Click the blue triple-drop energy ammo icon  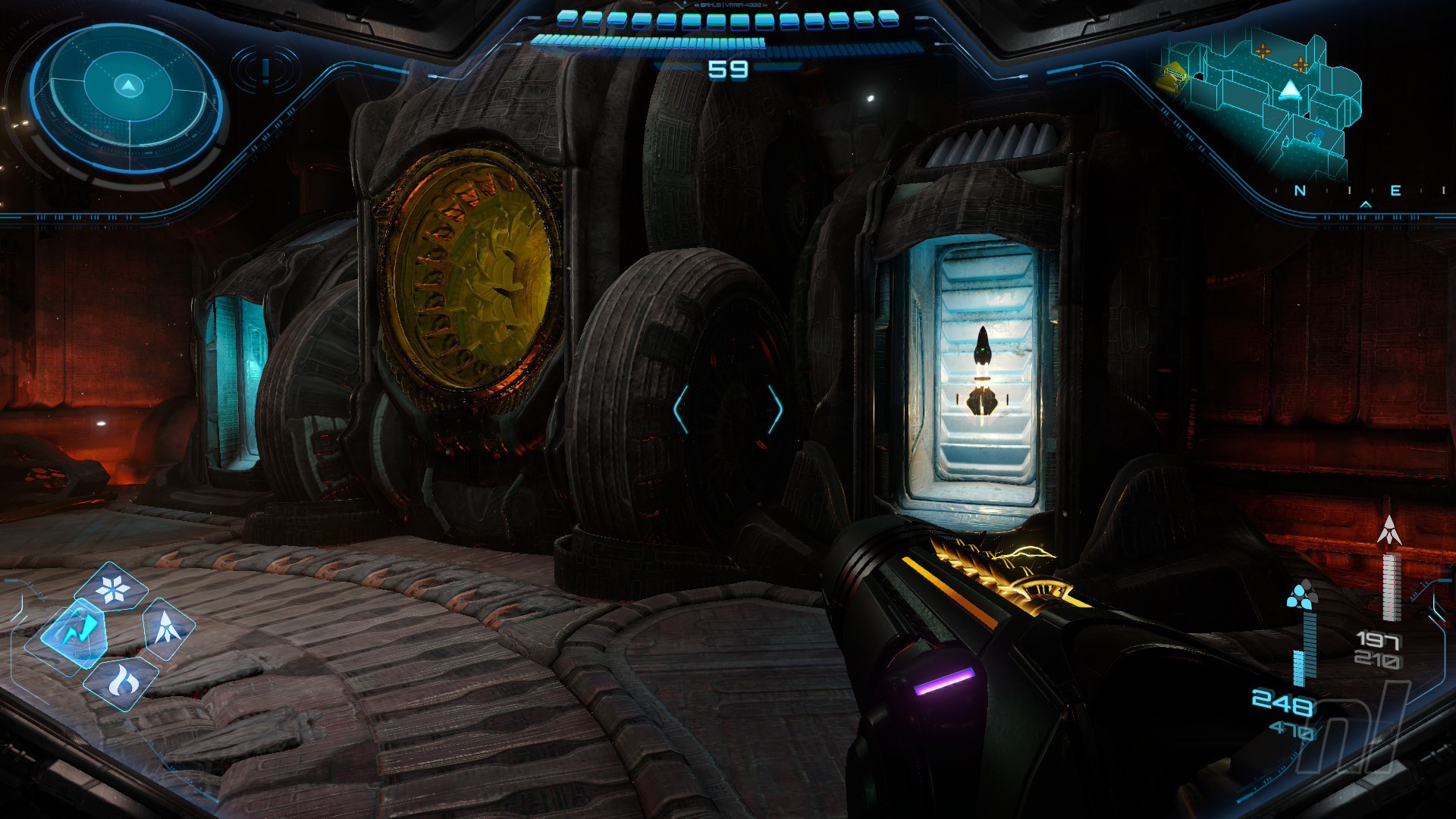click(1302, 596)
